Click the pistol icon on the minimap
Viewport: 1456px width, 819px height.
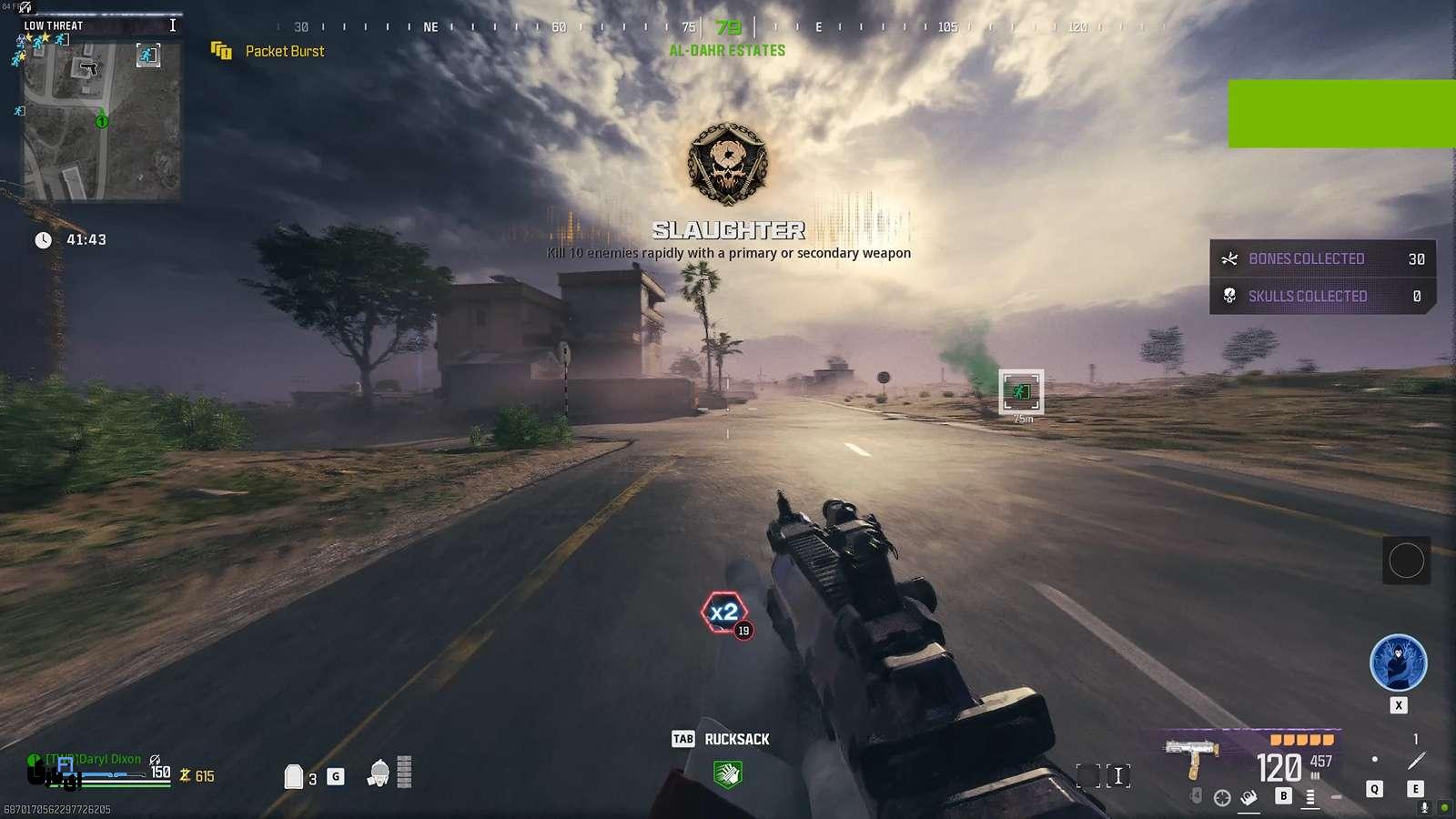tap(89, 68)
